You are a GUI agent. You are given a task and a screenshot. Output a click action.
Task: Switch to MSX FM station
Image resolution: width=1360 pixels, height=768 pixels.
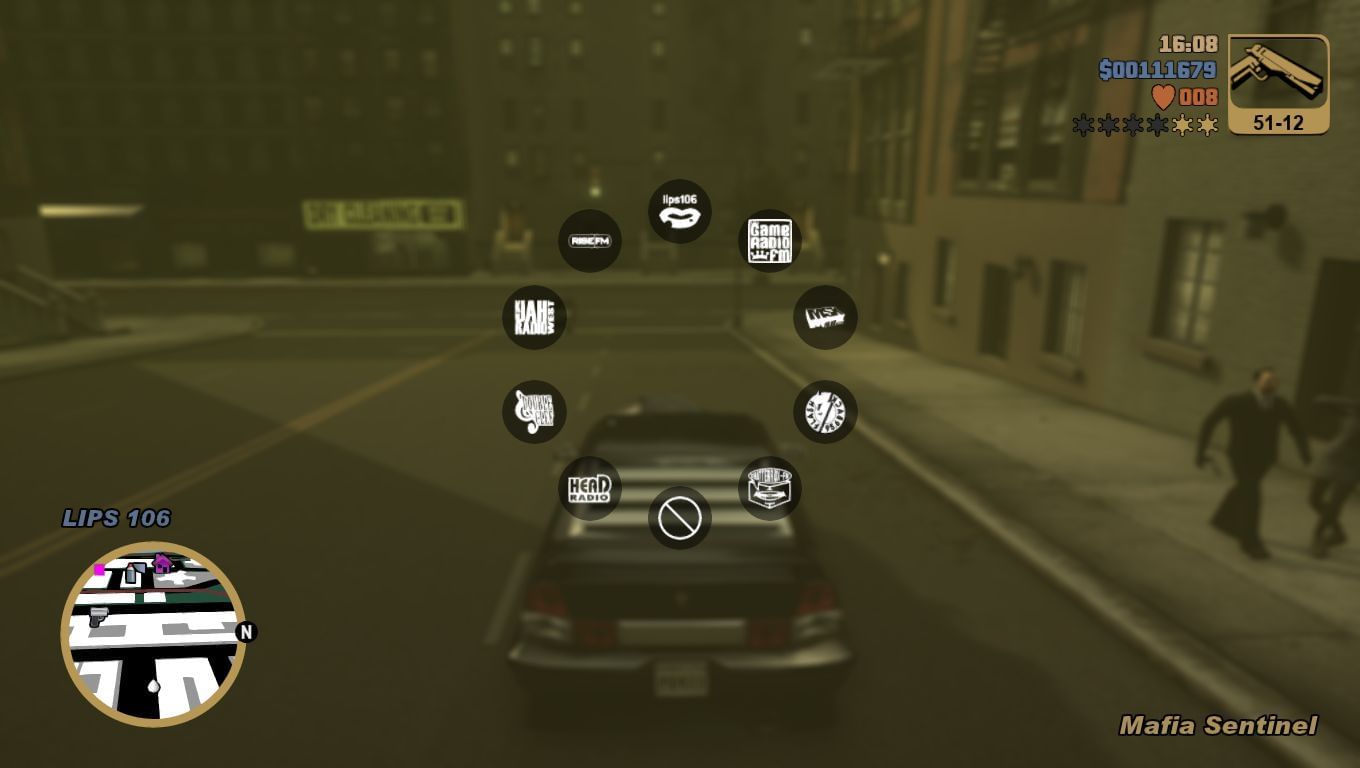(825, 317)
